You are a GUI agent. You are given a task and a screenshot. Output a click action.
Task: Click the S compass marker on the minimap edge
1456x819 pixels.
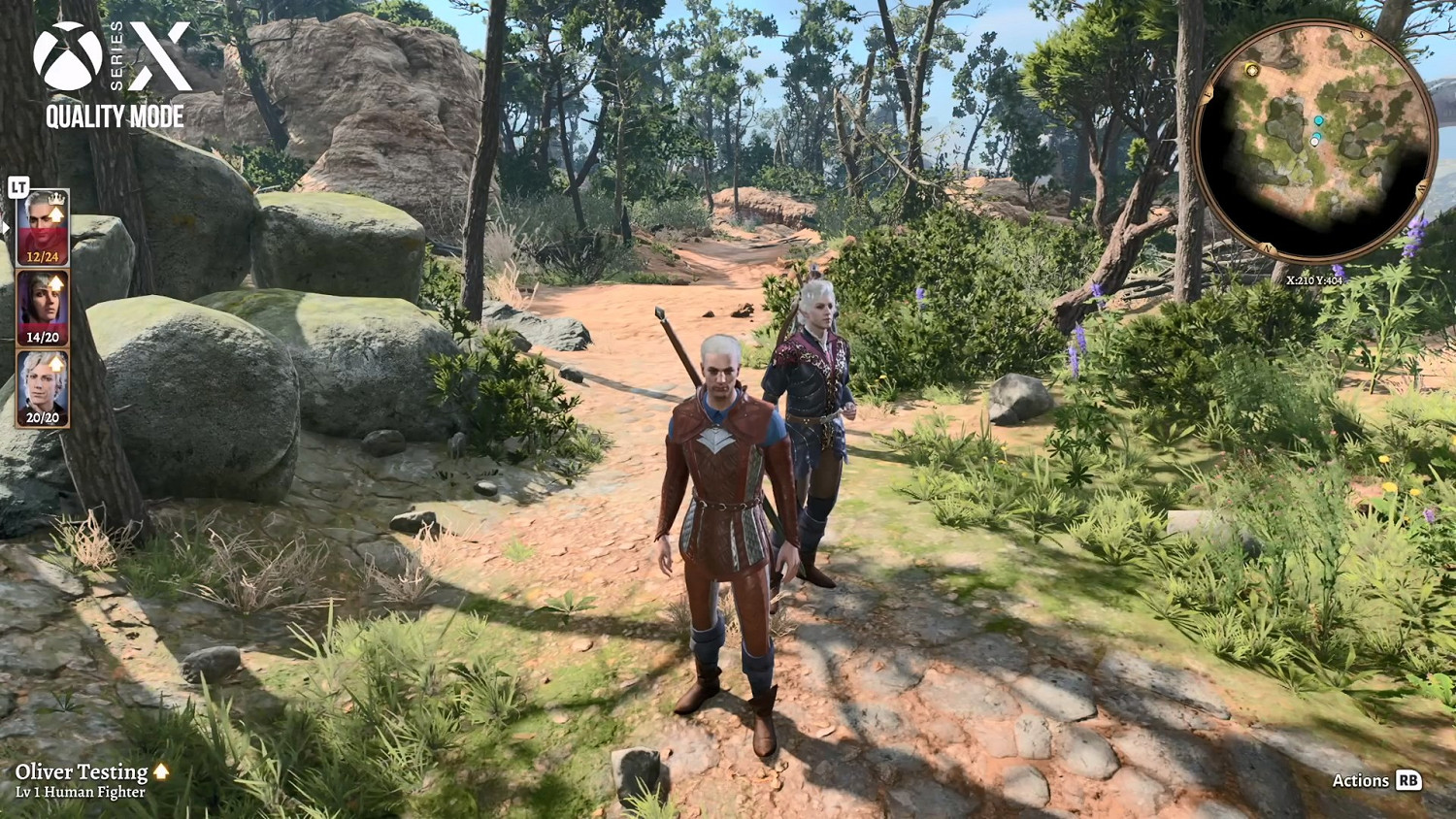[1360, 33]
